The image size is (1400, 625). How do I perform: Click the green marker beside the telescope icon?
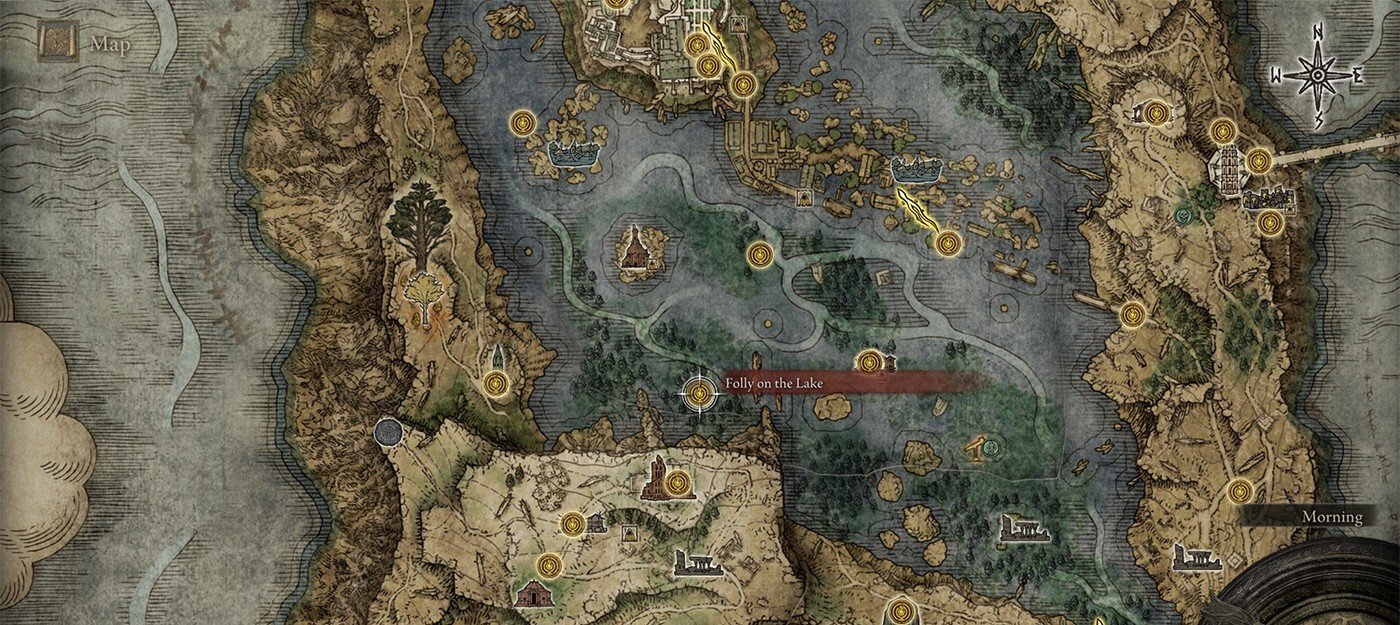coord(993,448)
